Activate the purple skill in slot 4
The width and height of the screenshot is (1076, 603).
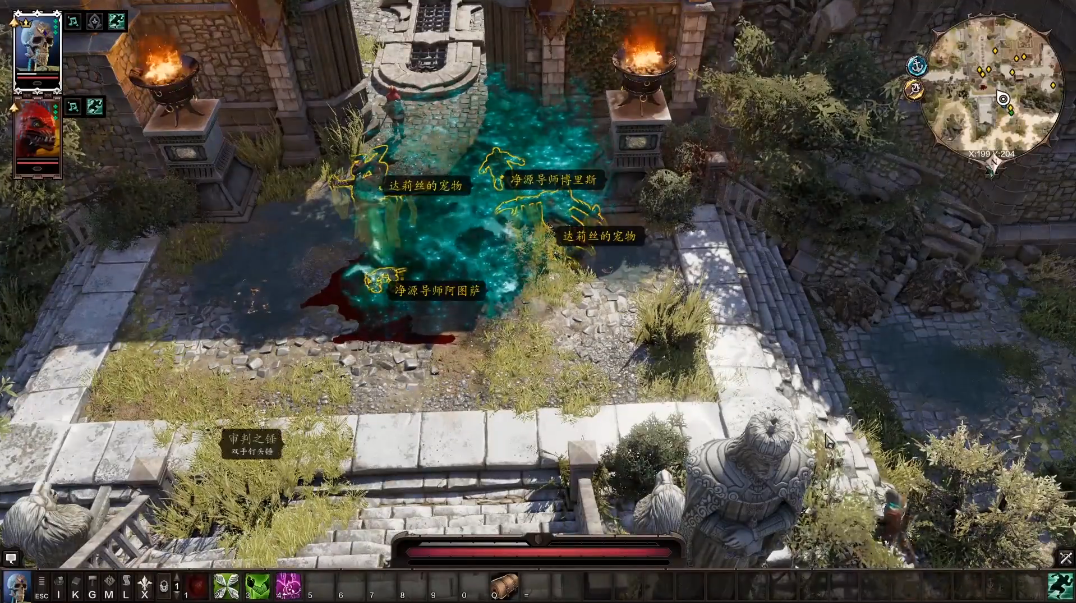point(289,586)
